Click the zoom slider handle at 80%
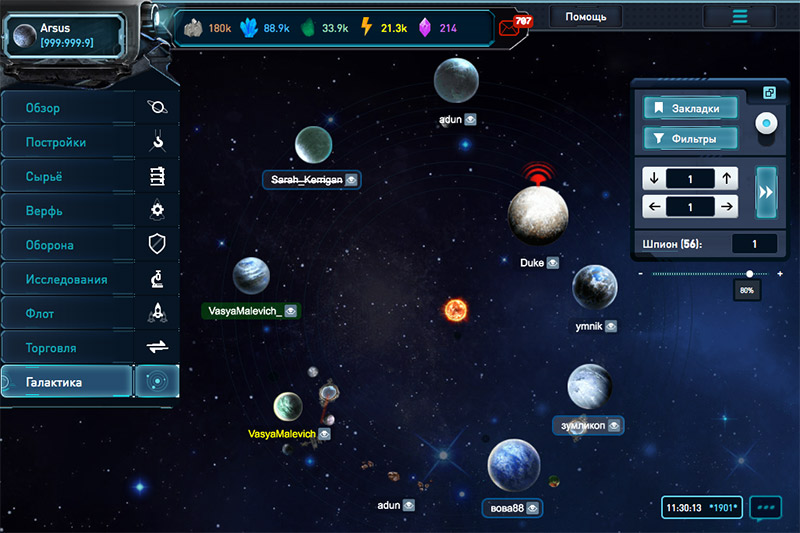Viewport: 800px width, 533px height. 749,273
